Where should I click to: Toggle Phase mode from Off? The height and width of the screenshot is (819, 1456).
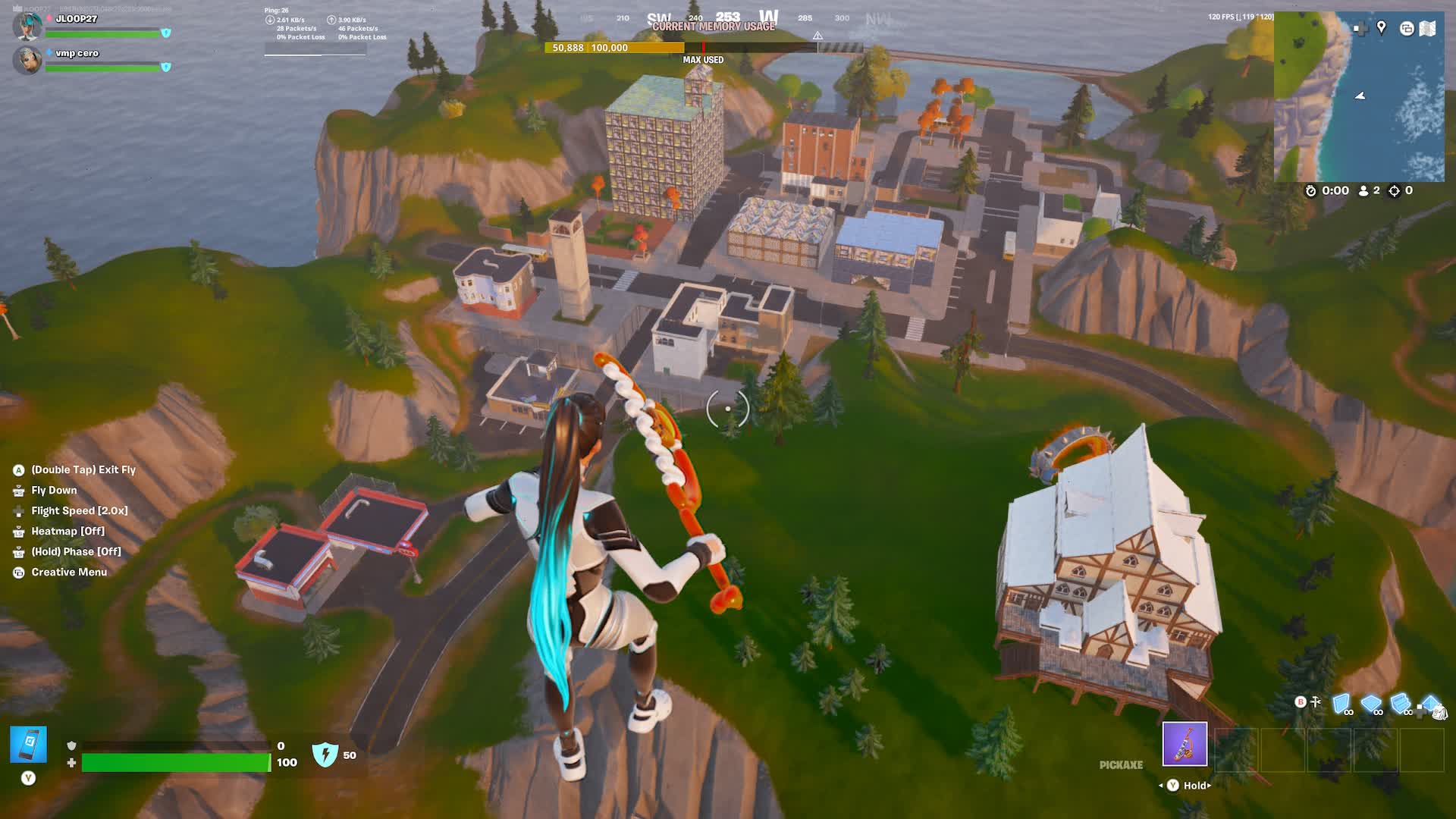point(74,551)
